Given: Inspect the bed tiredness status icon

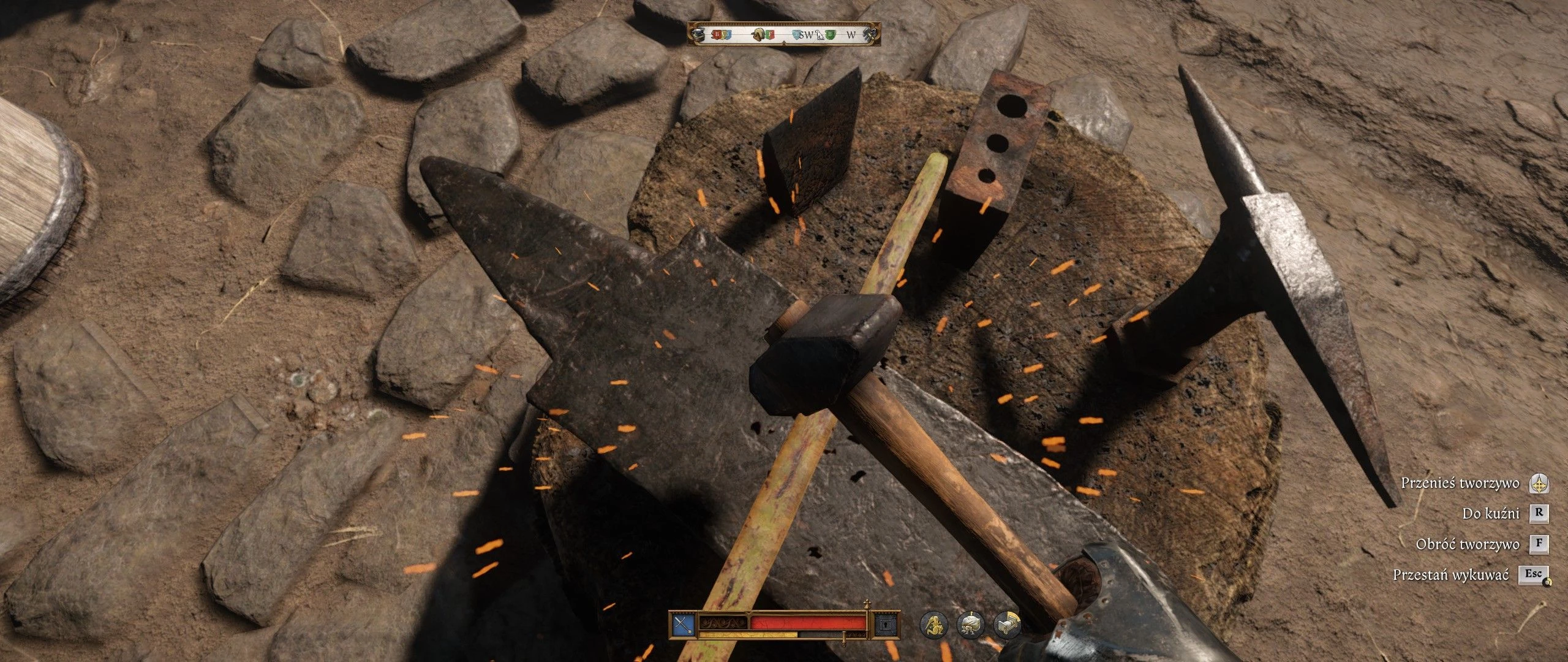Looking at the screenshot, I should 1008,625.
